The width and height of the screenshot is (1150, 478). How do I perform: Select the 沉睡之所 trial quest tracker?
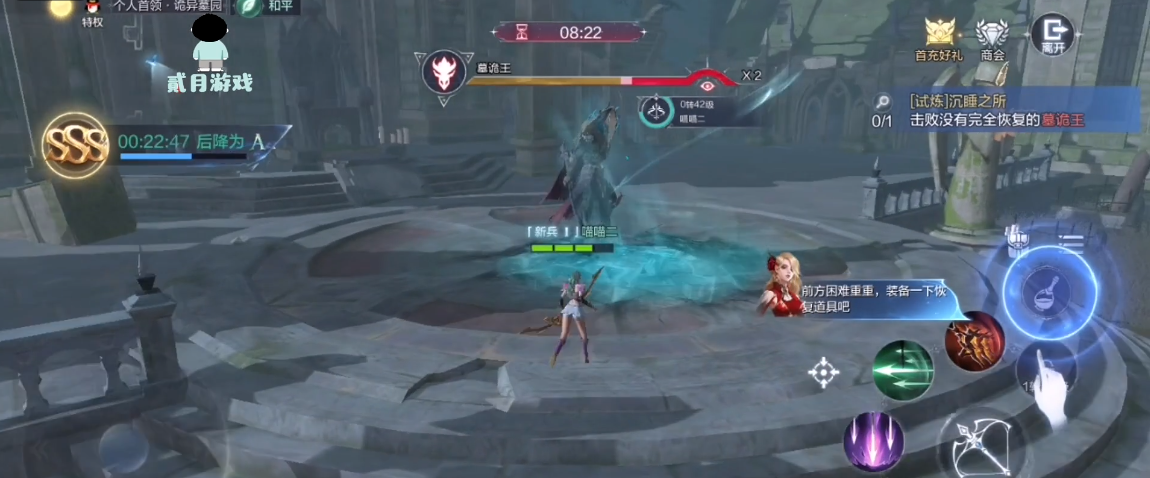point(1000,110)
